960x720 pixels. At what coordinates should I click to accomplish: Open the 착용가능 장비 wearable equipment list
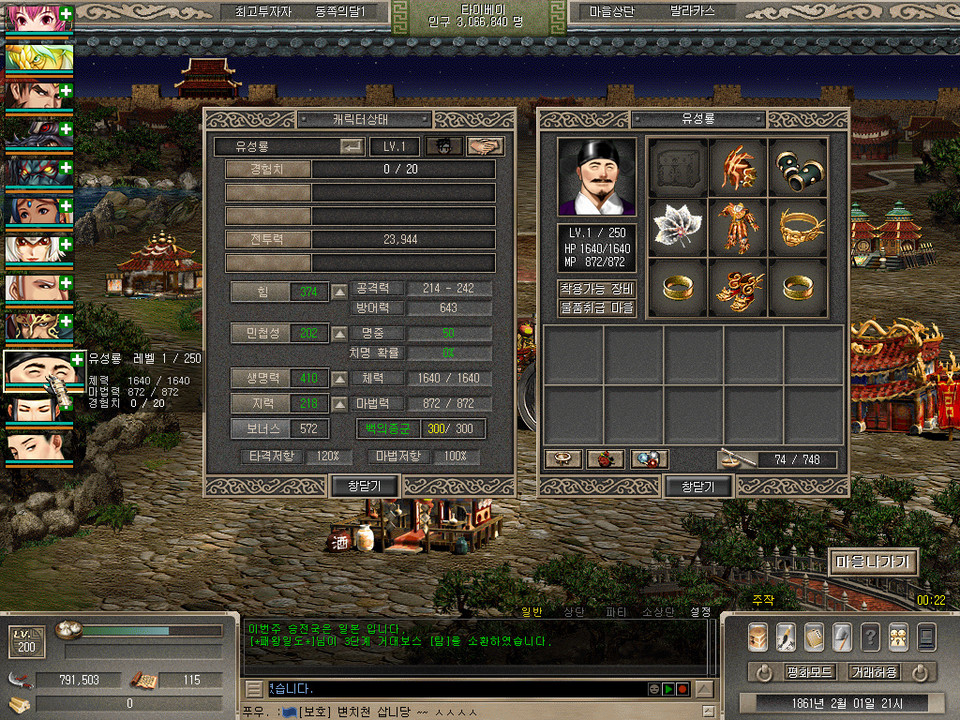coord(597,289)
